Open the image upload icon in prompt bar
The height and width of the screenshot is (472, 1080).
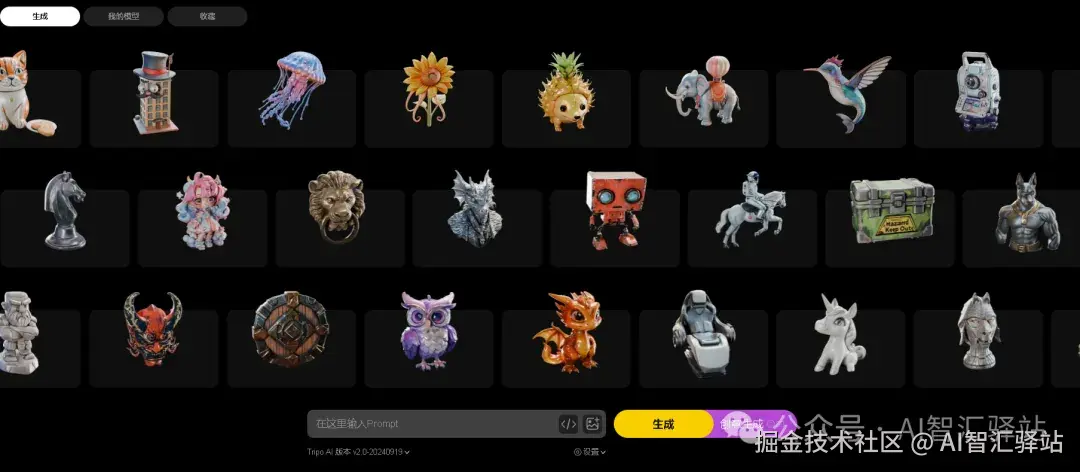(592, 424)
